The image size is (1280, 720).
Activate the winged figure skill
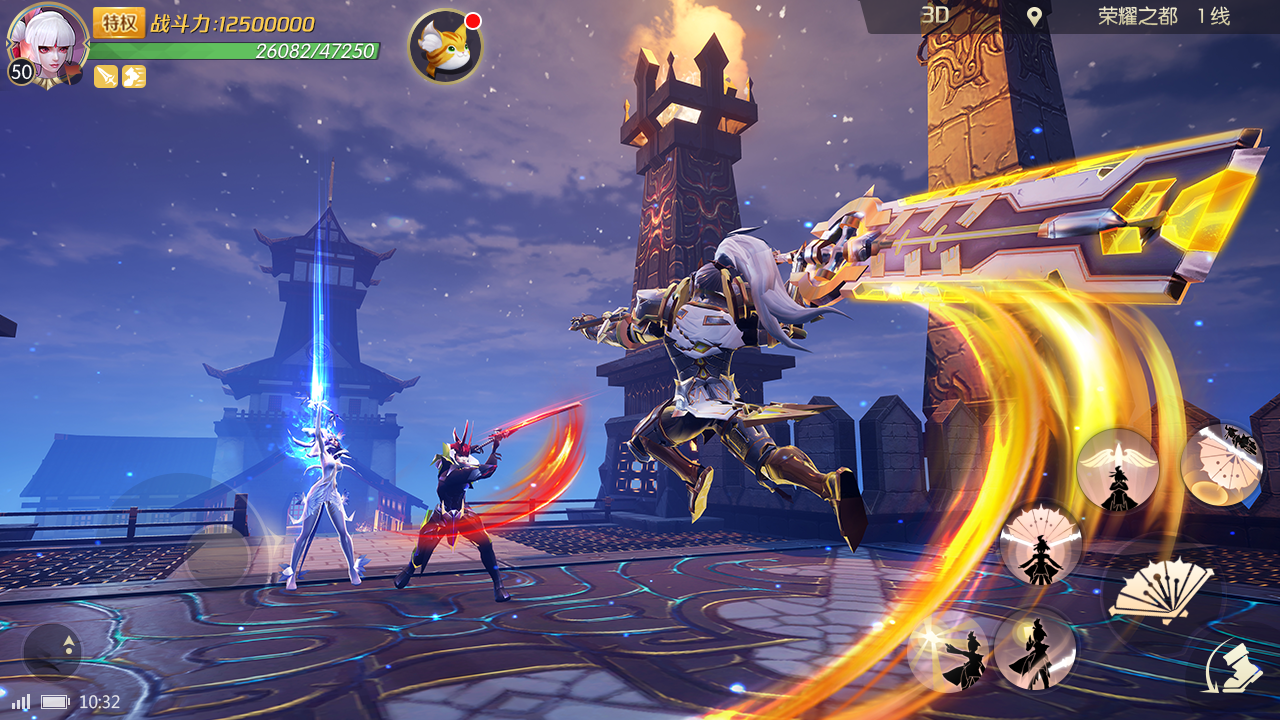coord(1118,470)
